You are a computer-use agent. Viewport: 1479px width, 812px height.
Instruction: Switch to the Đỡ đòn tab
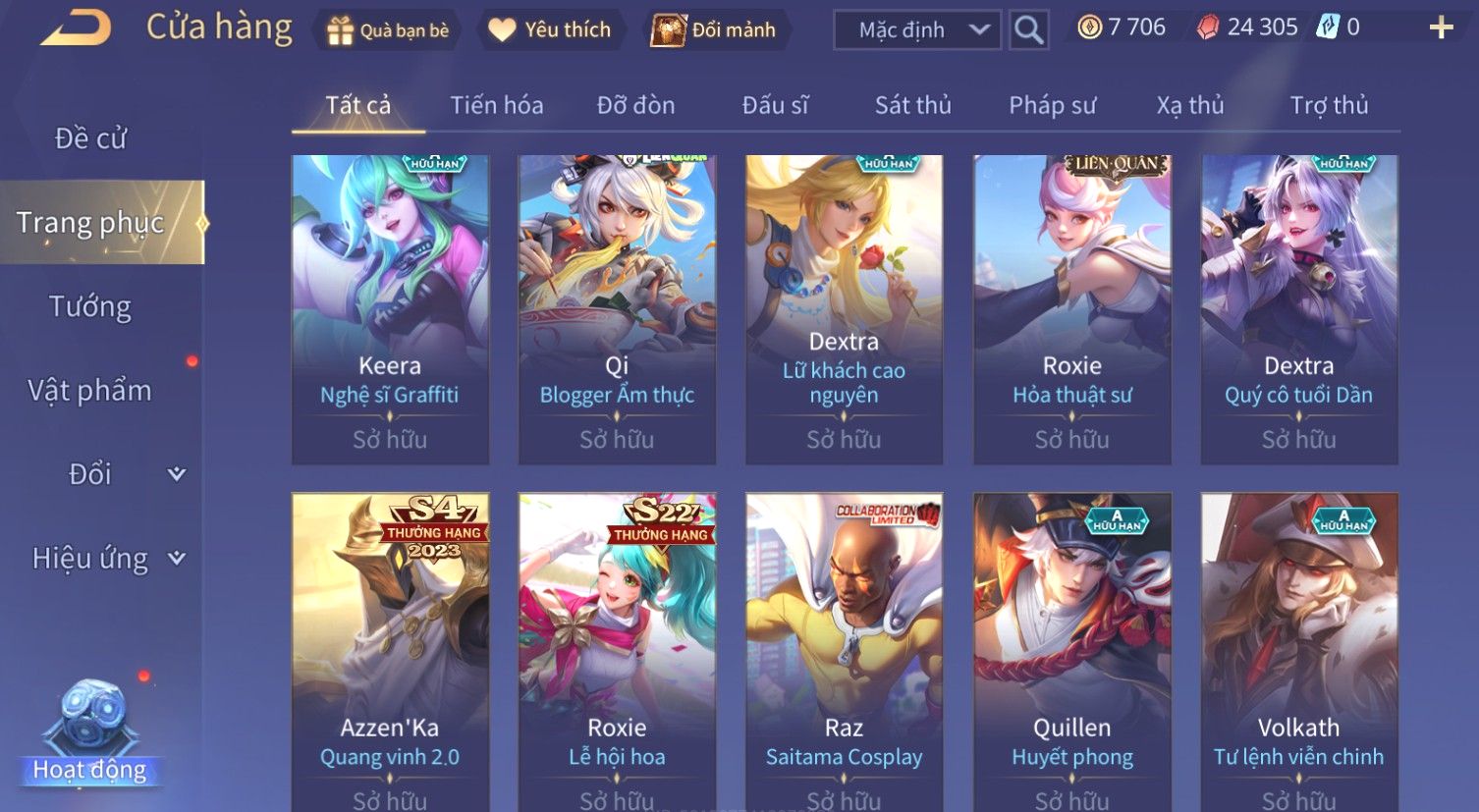(x=635, y=105)
